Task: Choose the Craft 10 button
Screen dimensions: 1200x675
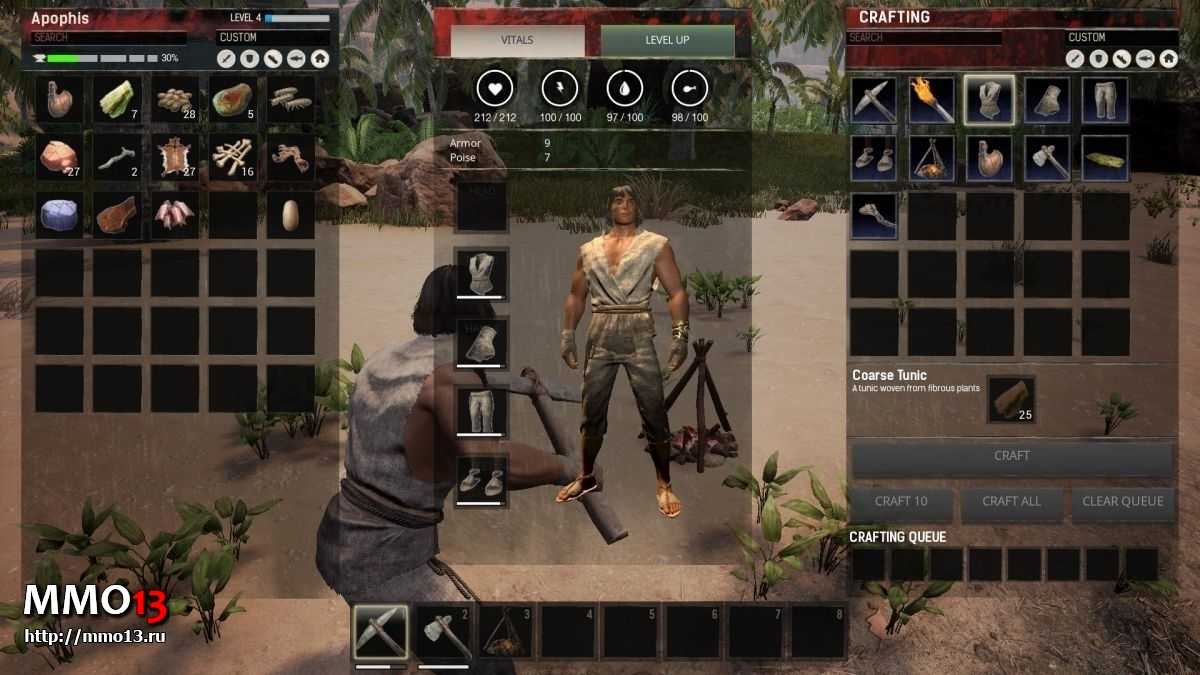Action: [900, 502]
